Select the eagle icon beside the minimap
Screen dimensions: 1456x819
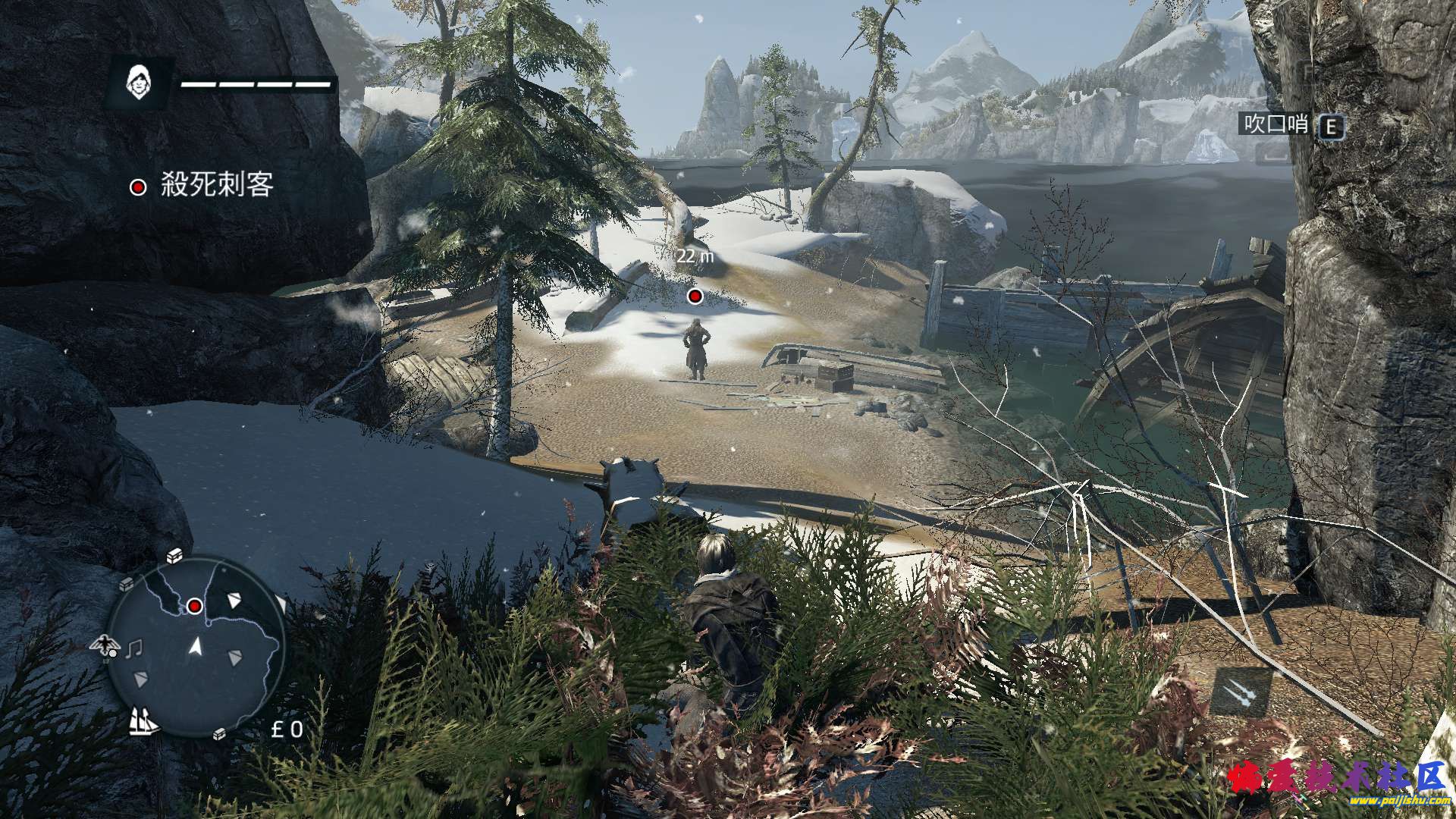tap(105, 646)
